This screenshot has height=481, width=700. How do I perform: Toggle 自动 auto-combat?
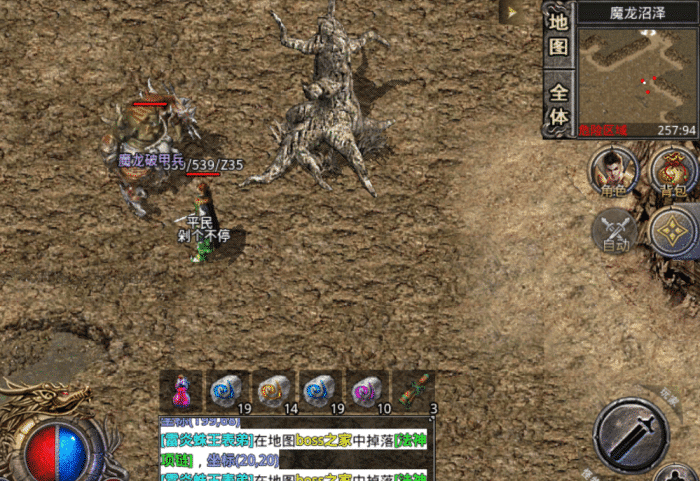point(613,231)
